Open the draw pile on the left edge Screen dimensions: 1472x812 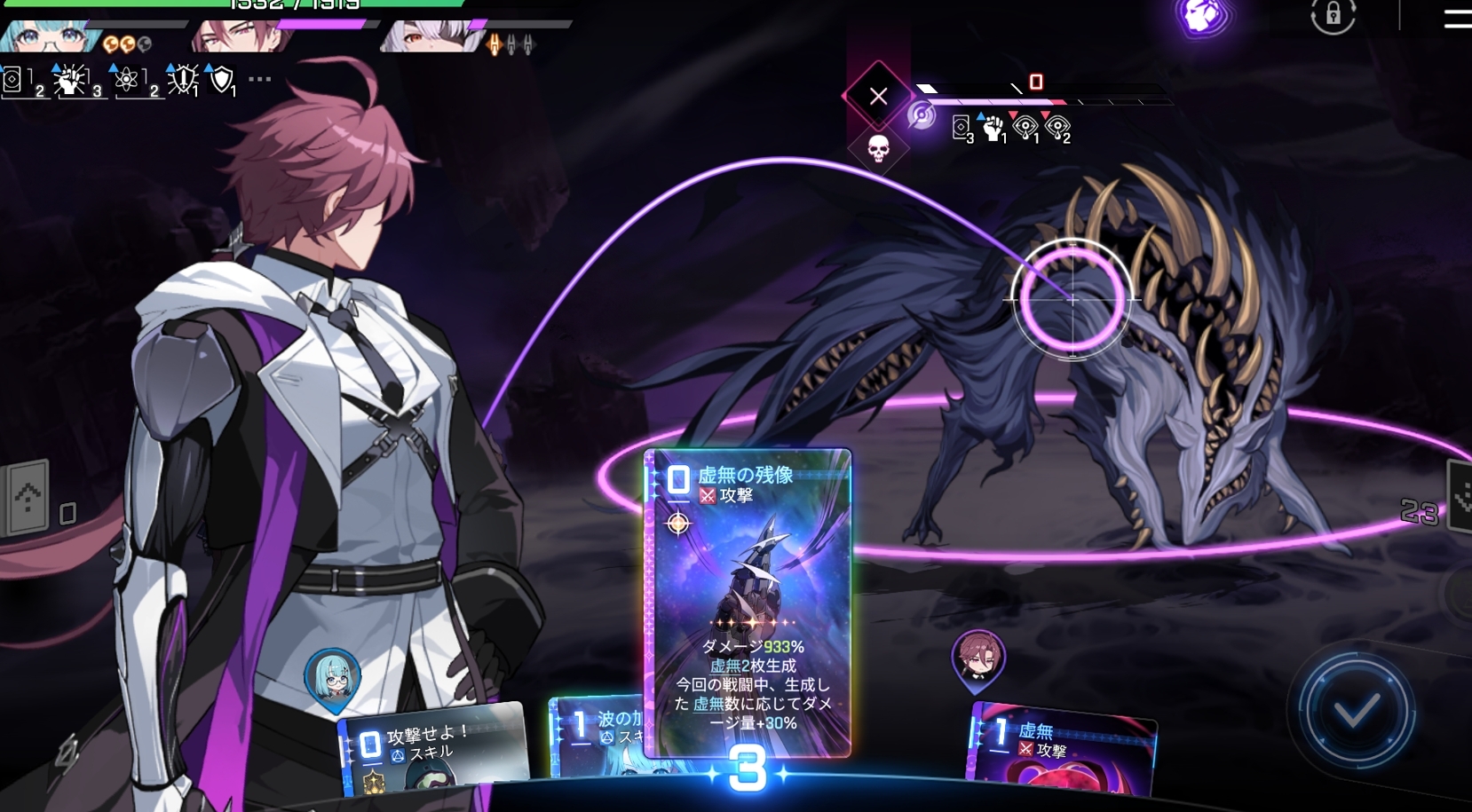click(x=27, y=500)
